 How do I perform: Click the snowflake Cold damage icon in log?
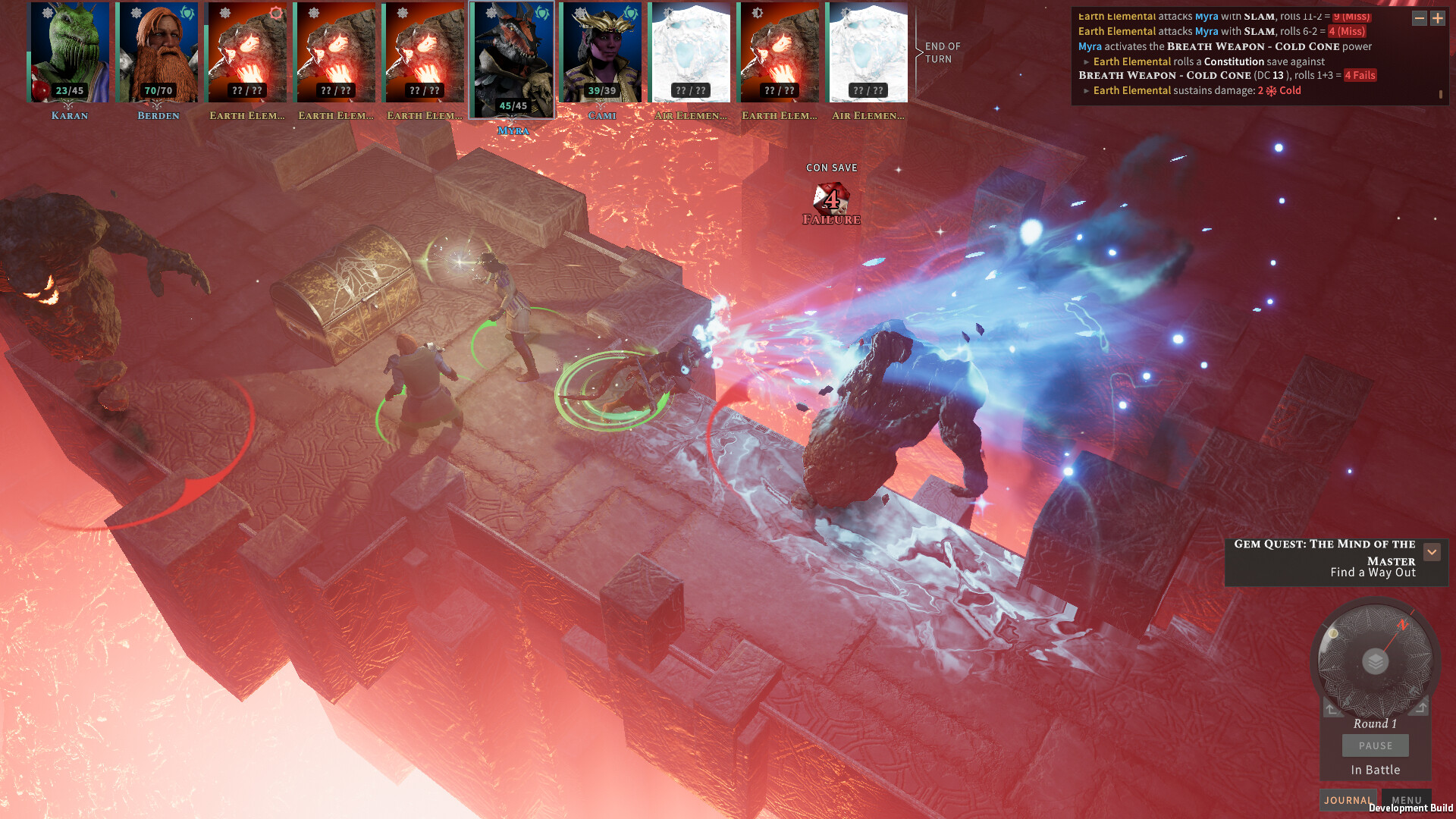coord(1270,89)
